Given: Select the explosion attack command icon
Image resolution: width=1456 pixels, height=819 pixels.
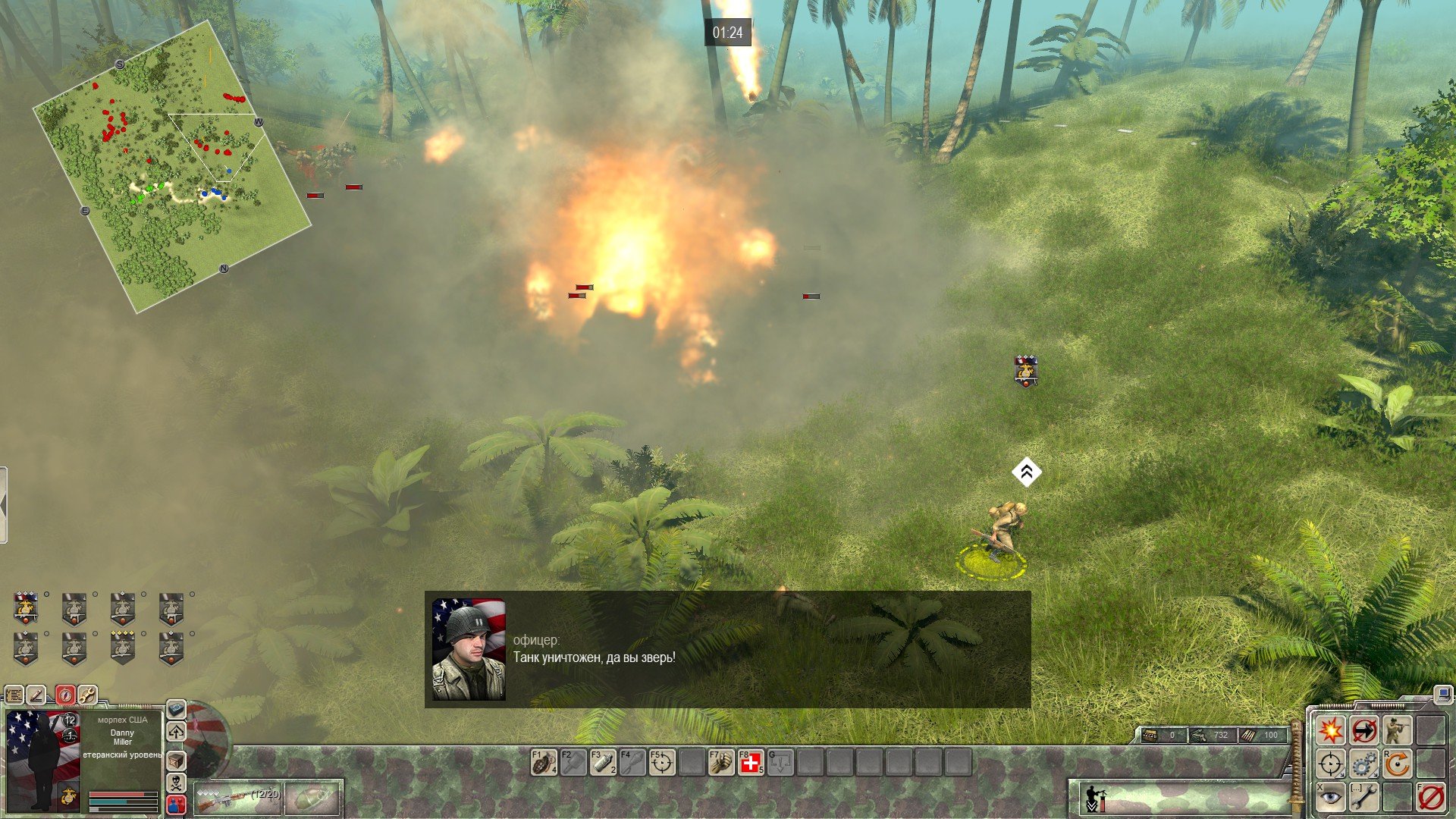Looking at the screenshot, I should (x=1330, y=730).
